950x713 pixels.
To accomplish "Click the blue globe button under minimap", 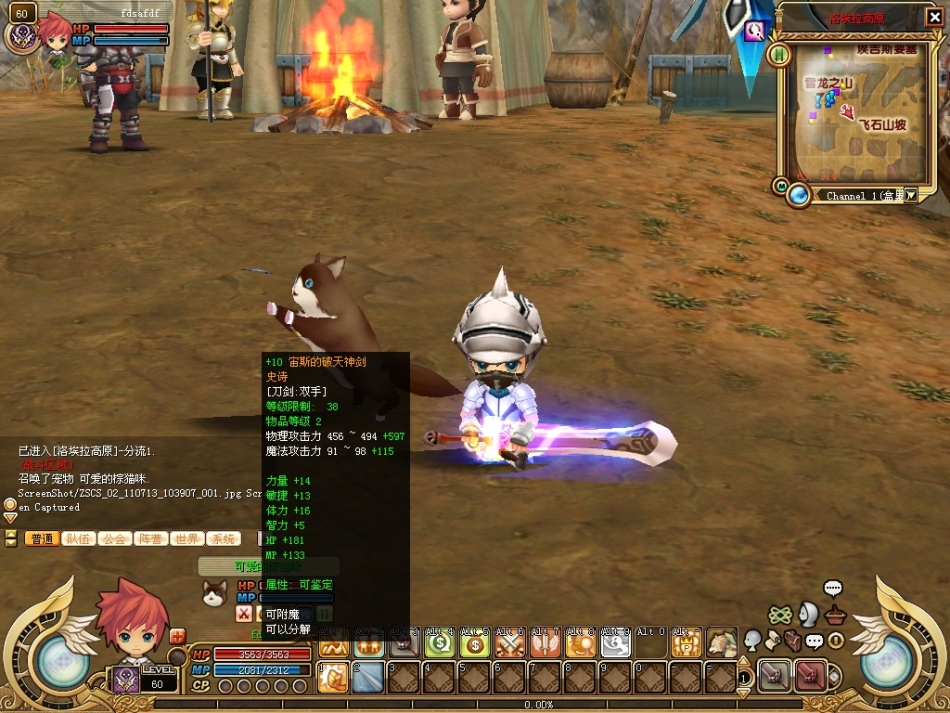I will (x=798, y=195).
